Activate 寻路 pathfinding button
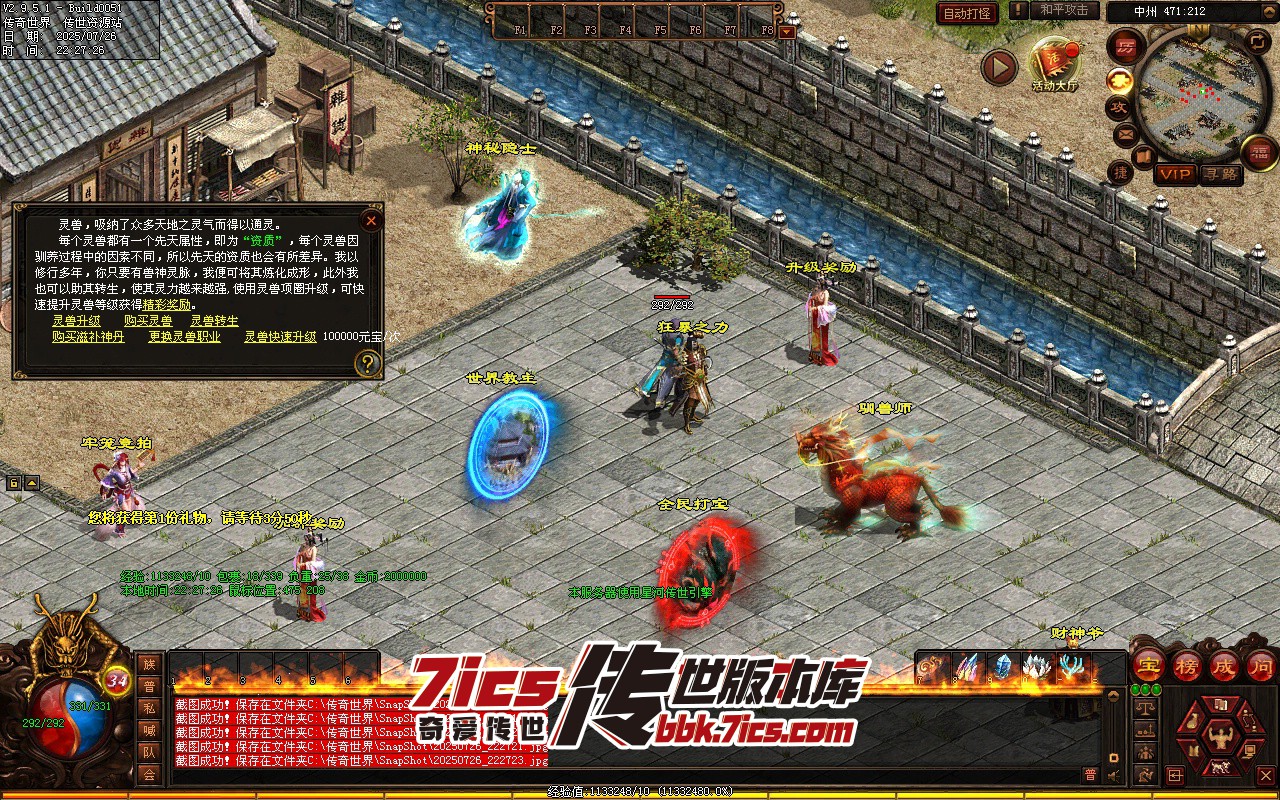This screenshot has width=1280, height=800. point(1220,174)
